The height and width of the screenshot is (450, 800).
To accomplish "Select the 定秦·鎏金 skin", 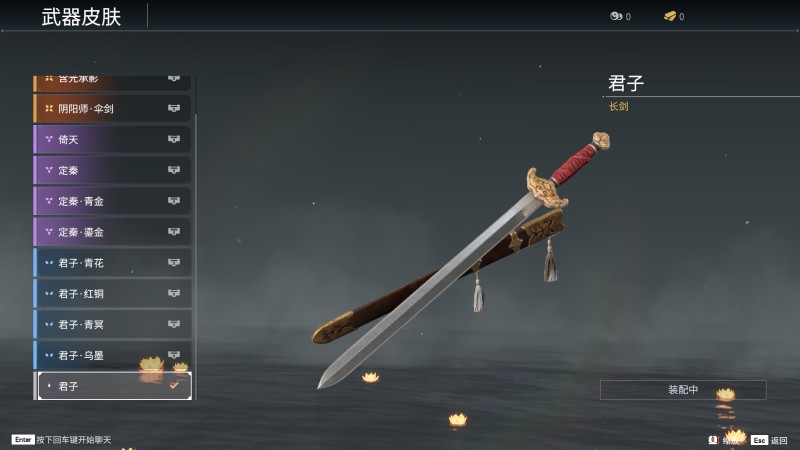I will (112, 232).
